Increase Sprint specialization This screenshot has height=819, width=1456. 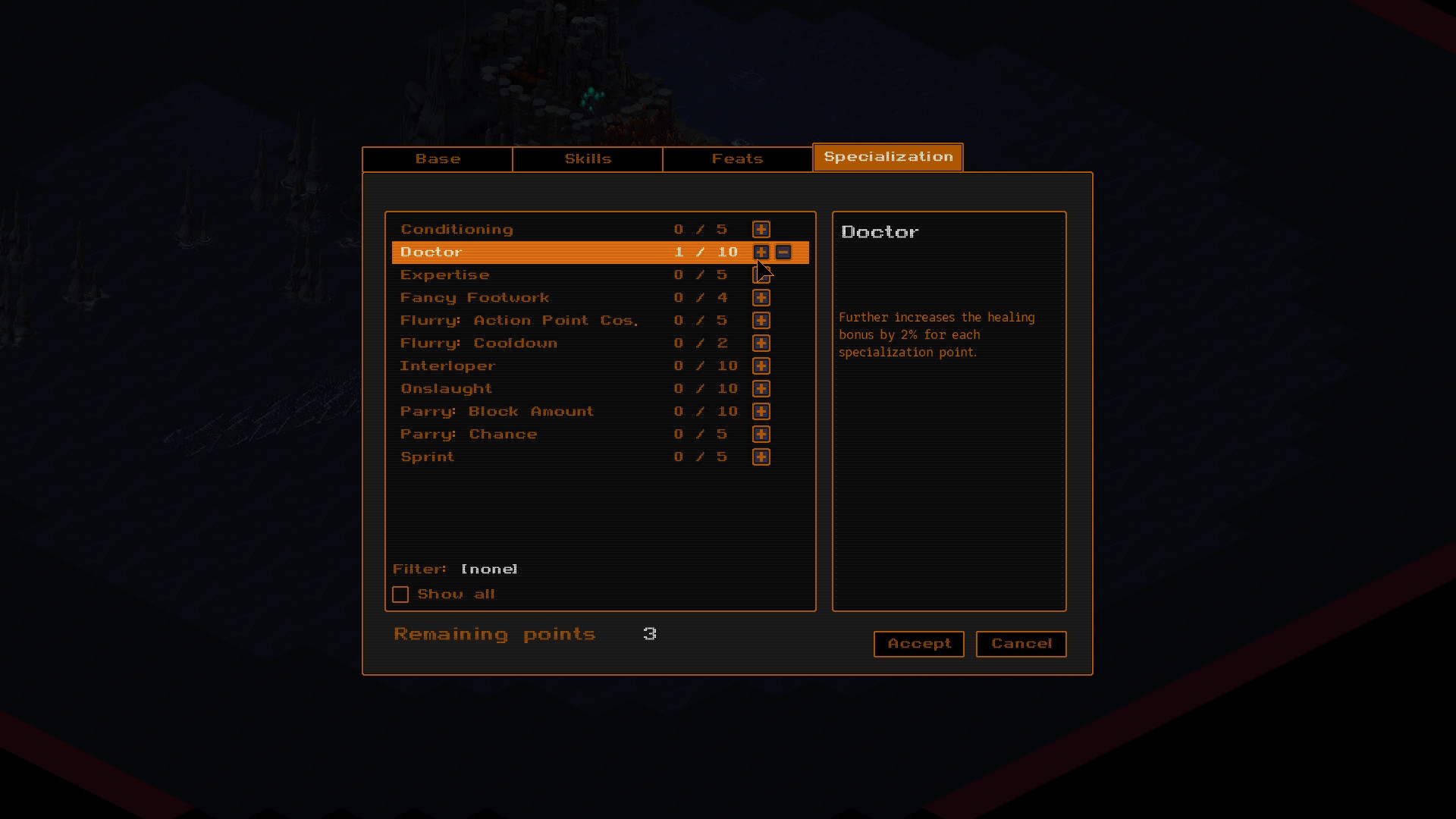761,457
